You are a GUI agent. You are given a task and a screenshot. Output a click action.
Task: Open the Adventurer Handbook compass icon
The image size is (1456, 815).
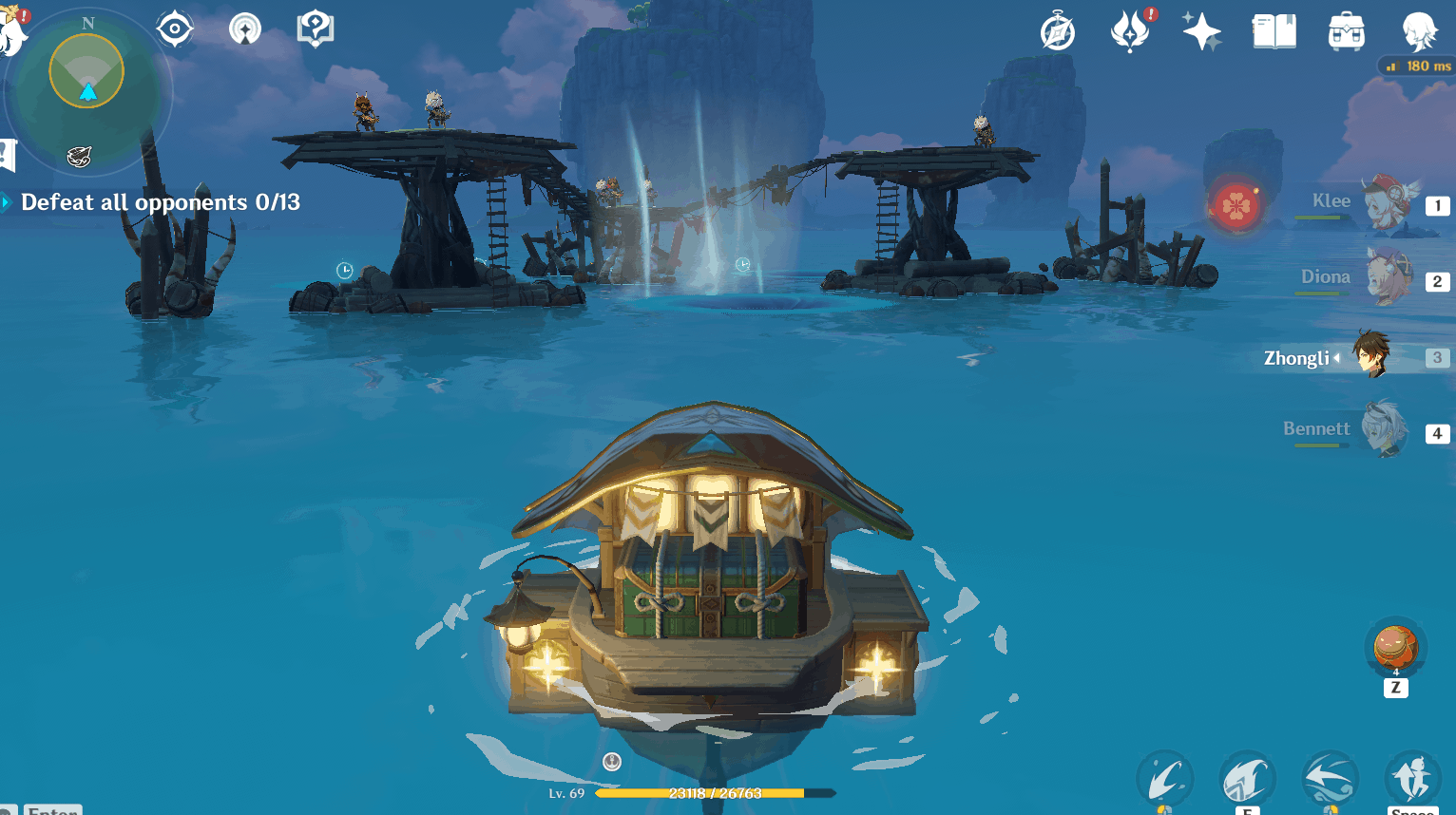tap(1058, 31)
